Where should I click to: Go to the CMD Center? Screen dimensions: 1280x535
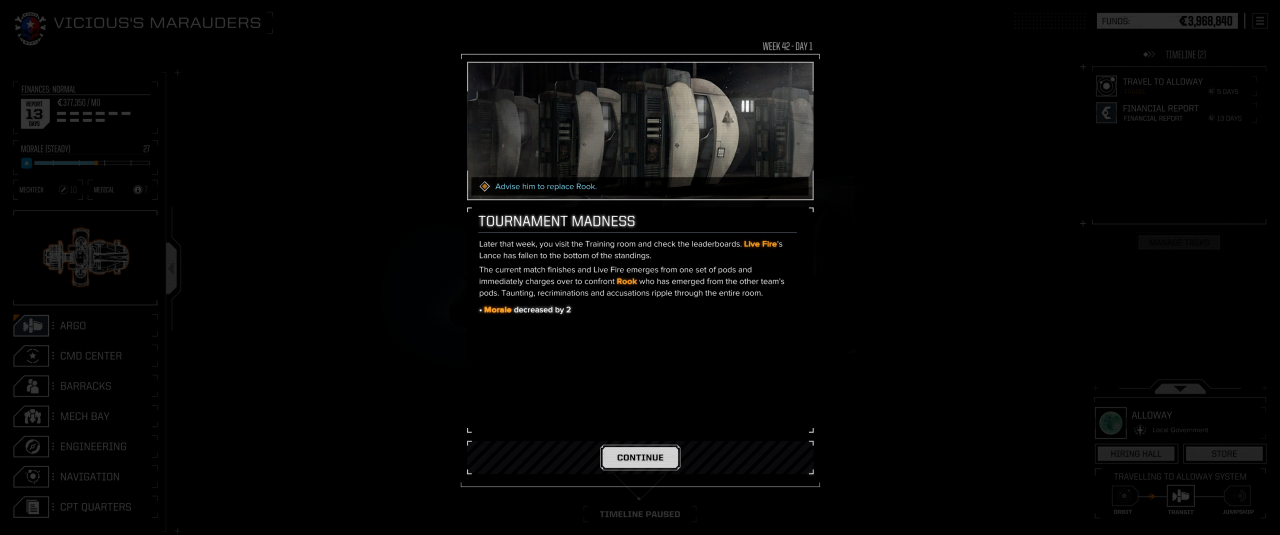point(90,356)
